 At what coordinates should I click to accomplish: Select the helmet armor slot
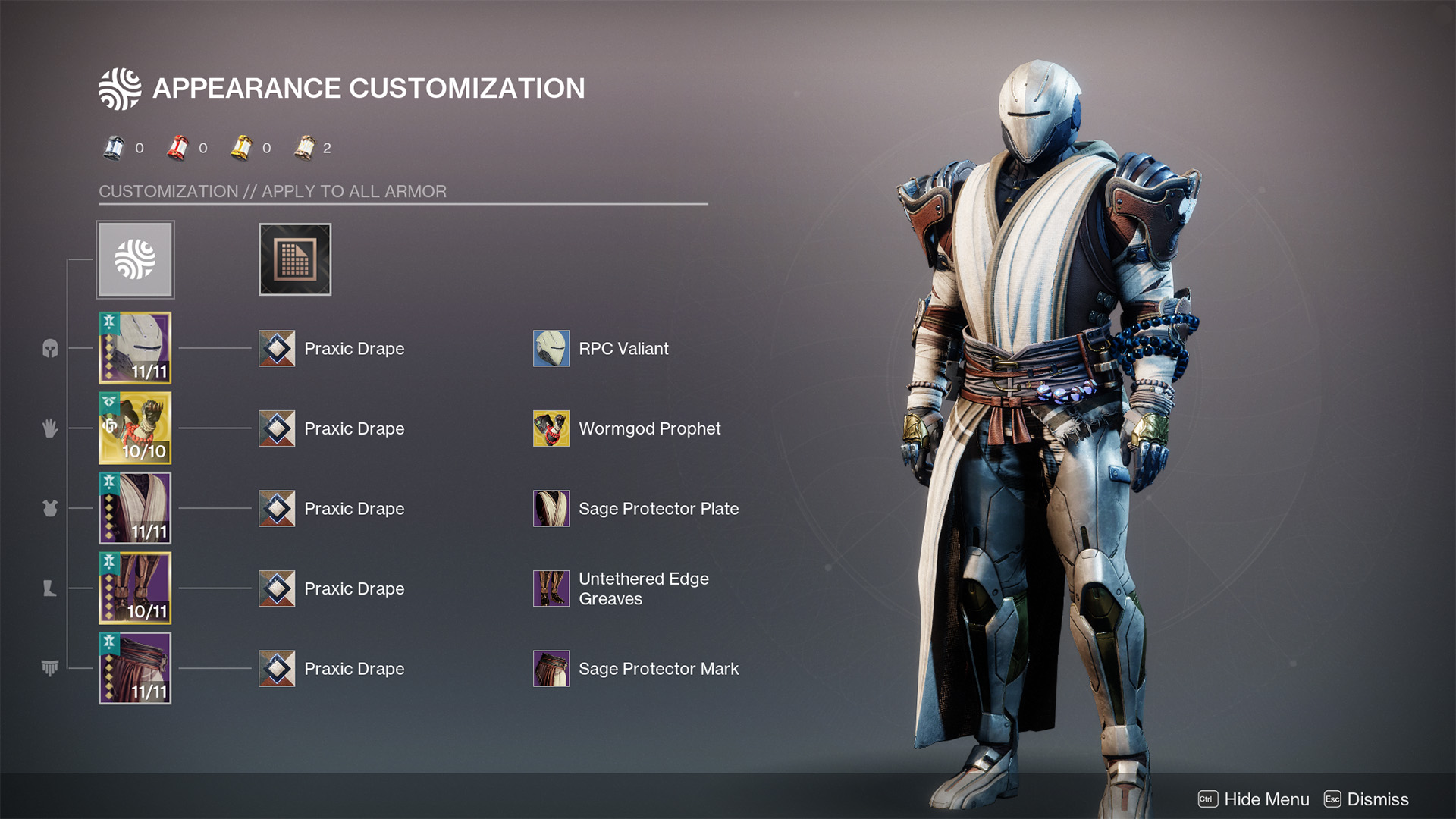pos(135,348)
